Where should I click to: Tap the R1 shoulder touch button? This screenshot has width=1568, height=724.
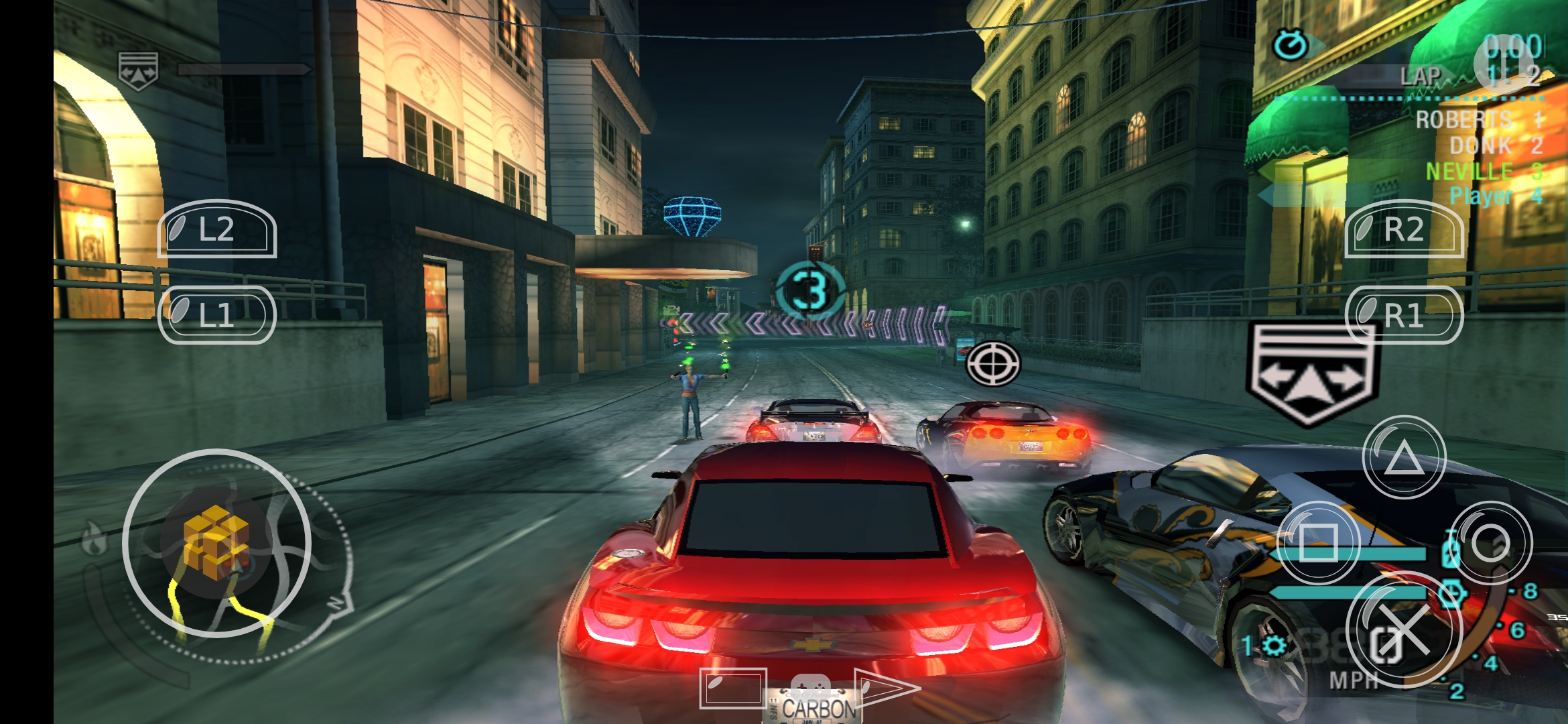coord(1404,315)
